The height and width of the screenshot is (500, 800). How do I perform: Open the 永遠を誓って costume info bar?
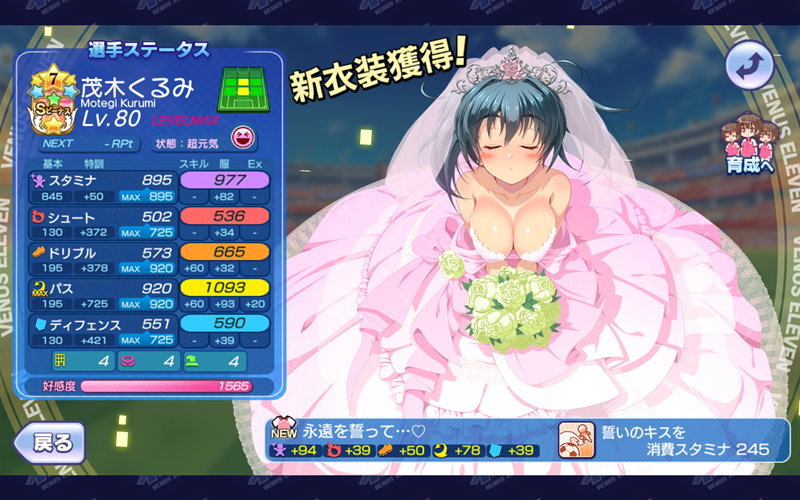[409, 440]
